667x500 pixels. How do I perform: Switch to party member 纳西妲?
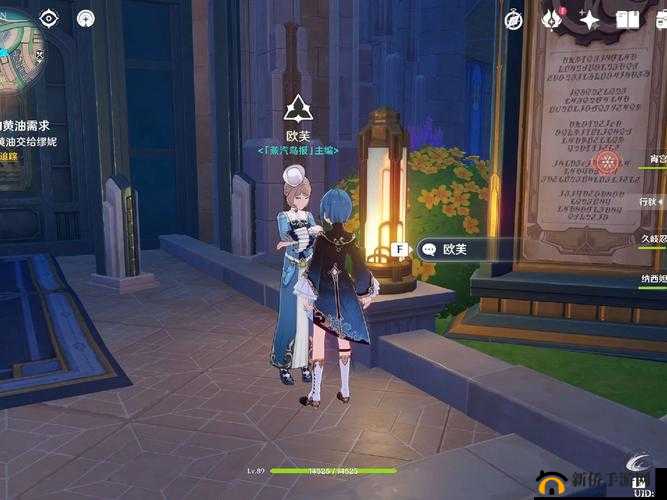tap(650, 279)
